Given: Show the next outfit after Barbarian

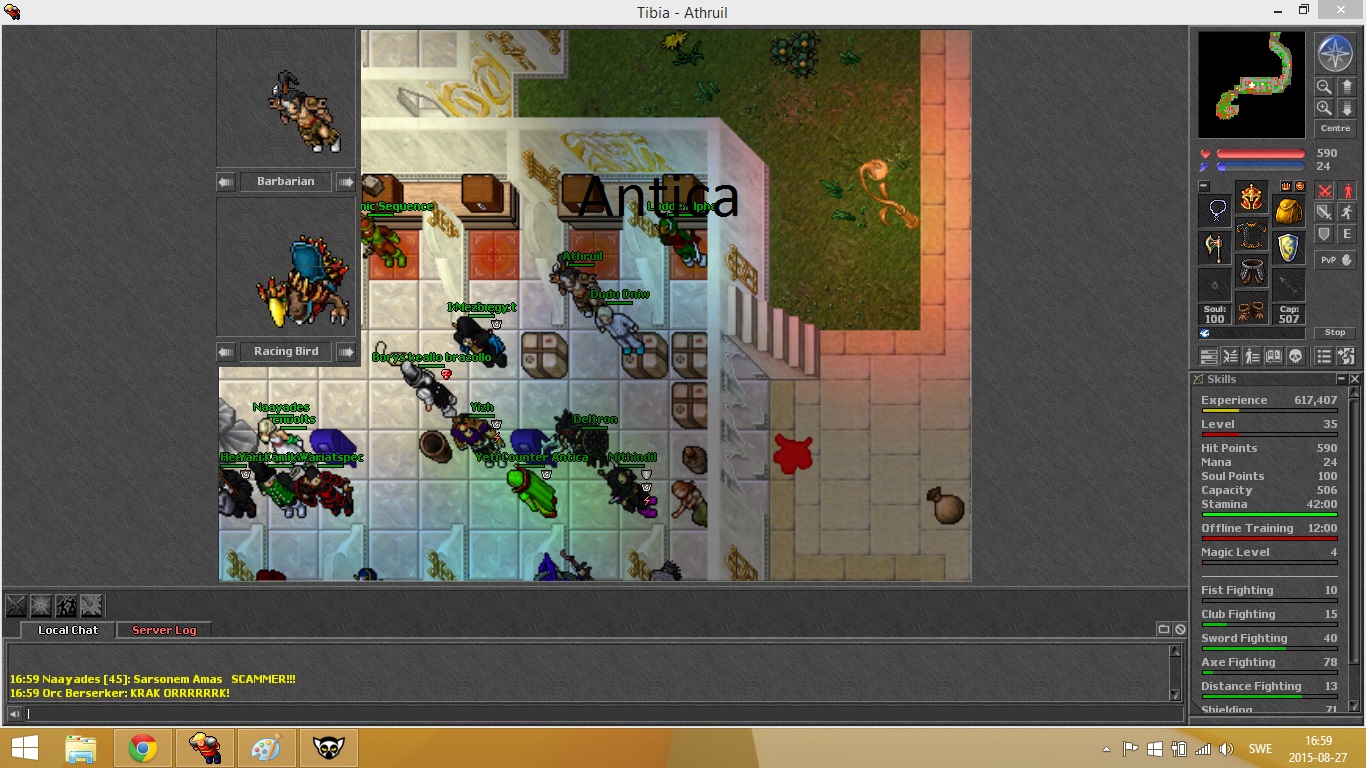Looking at the screenshot, I should (345, 182).
